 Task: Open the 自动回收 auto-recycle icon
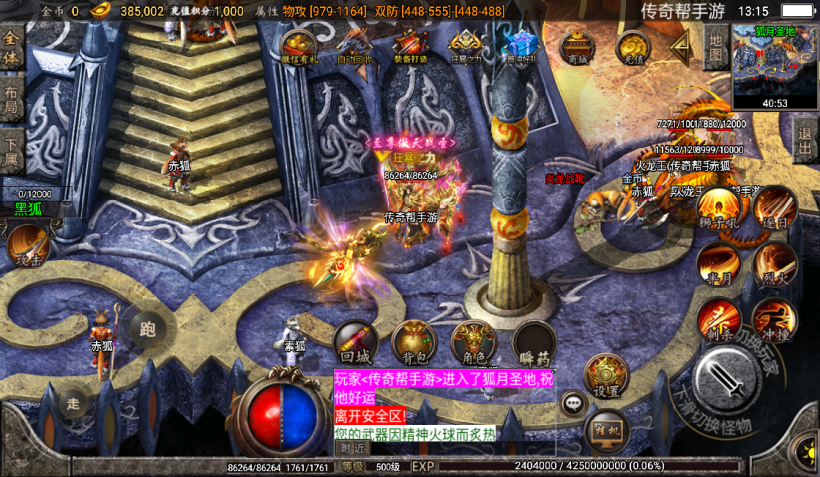[354, 46]
